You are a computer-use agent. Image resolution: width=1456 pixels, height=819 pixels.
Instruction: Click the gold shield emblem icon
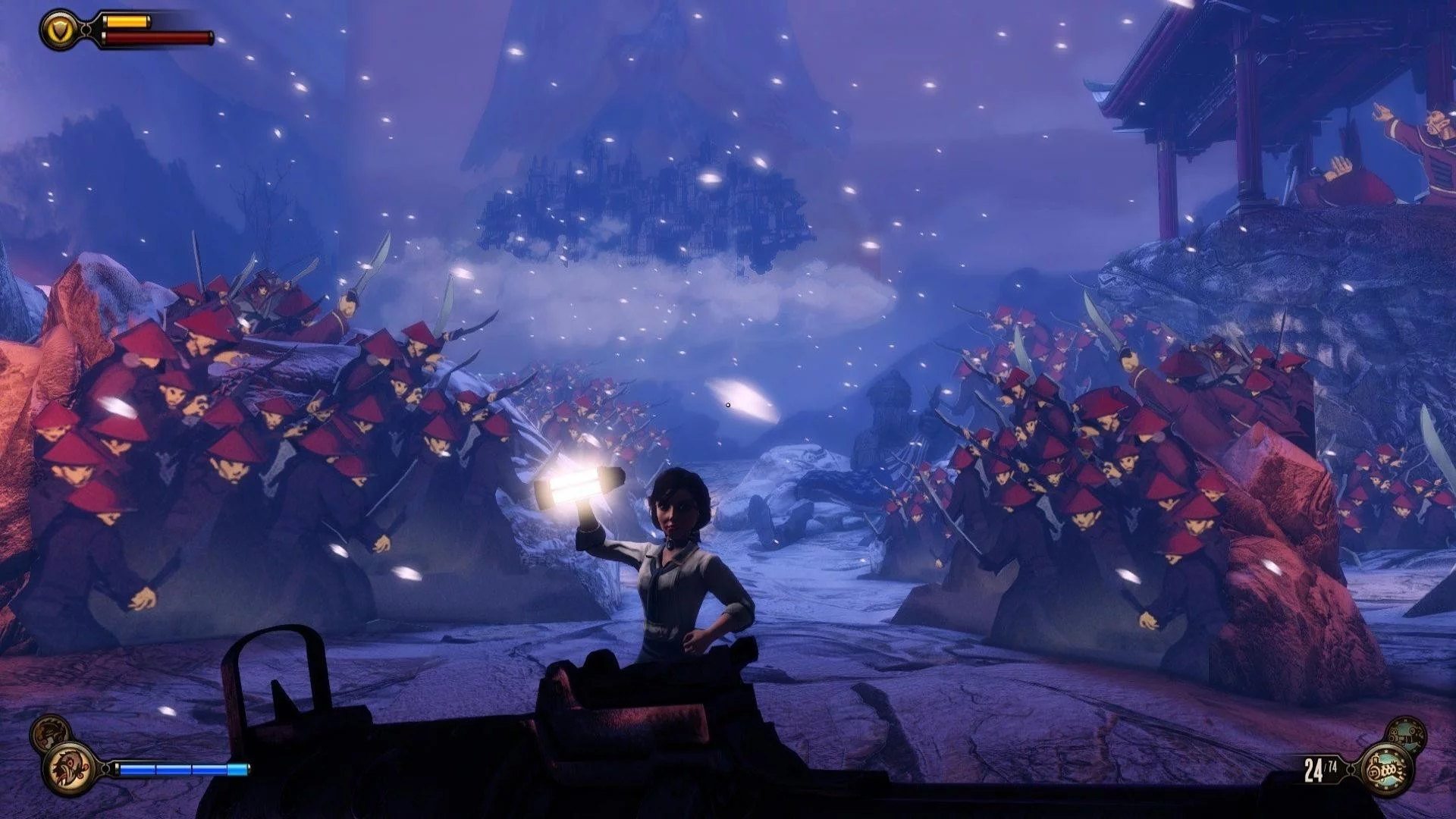coord(59,30)
